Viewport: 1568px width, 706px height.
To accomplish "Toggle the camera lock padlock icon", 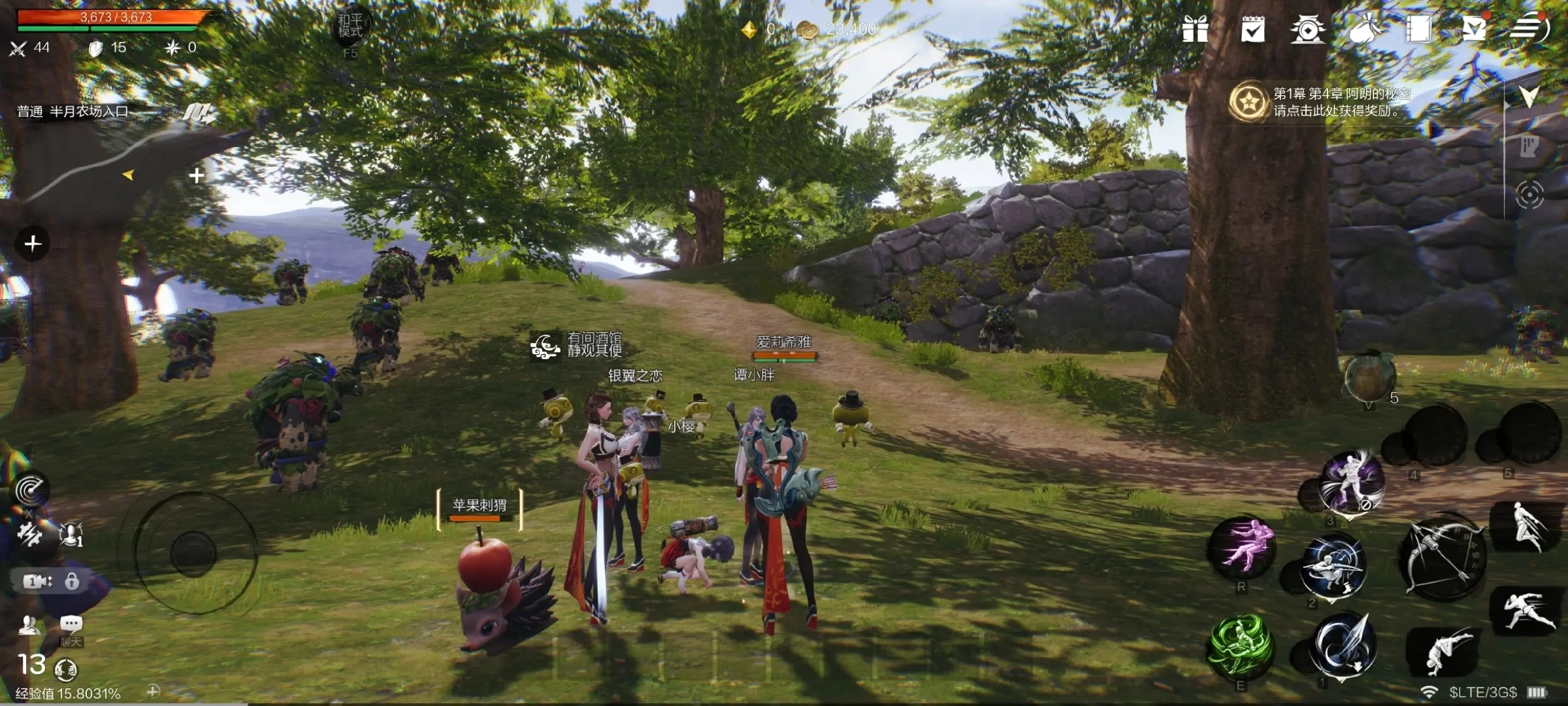I will pyautogui.click(x=72, y=581).
